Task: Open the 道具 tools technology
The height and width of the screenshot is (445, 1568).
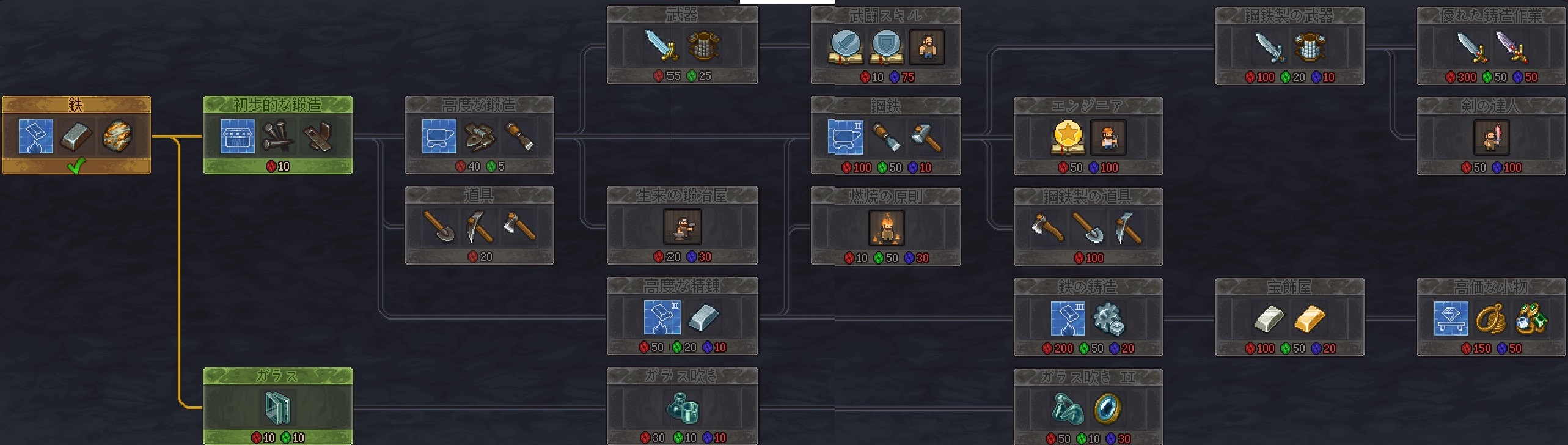Action: [x=479, y=226]
